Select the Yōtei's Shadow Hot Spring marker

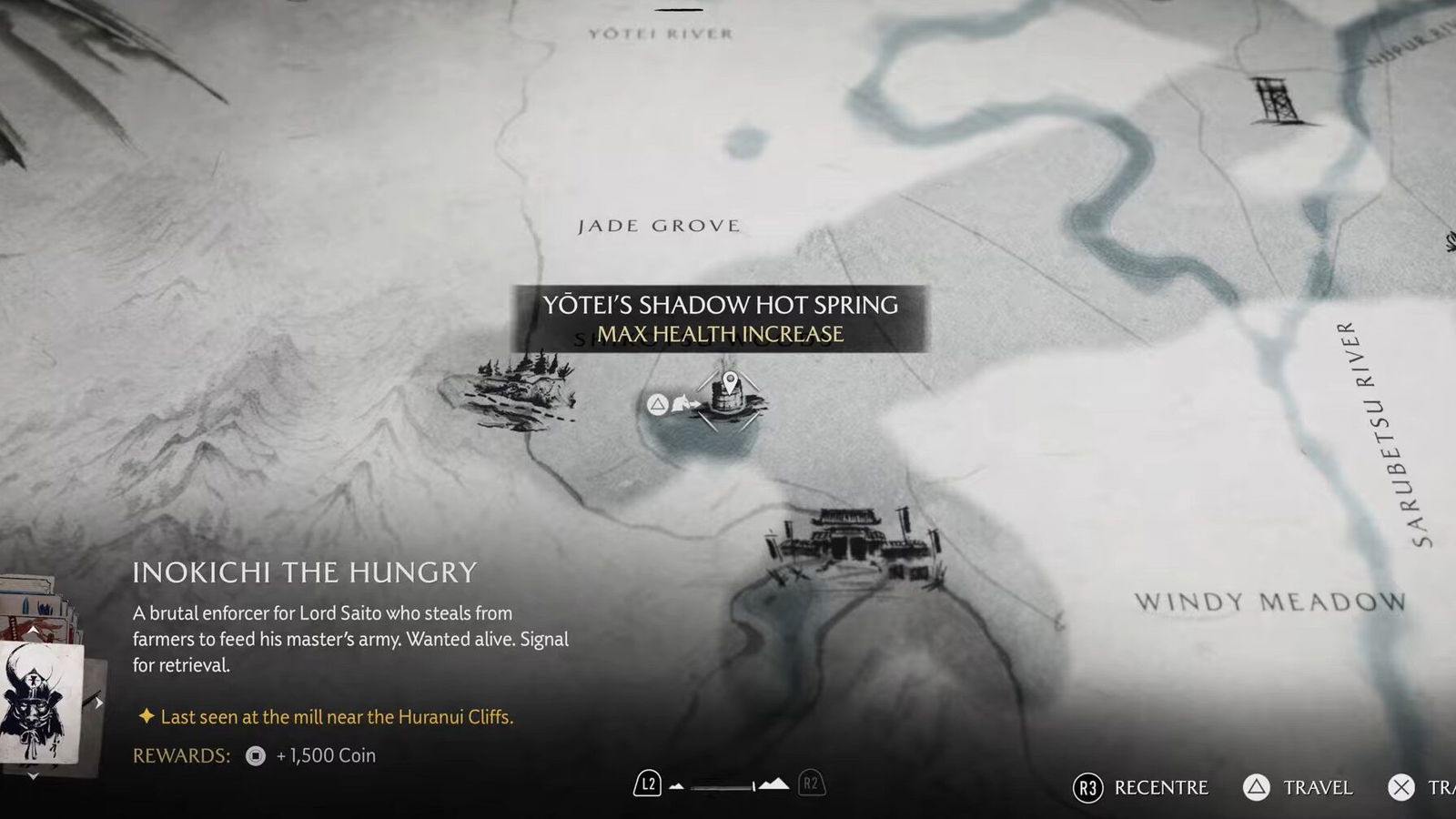[x=729, y=399]
